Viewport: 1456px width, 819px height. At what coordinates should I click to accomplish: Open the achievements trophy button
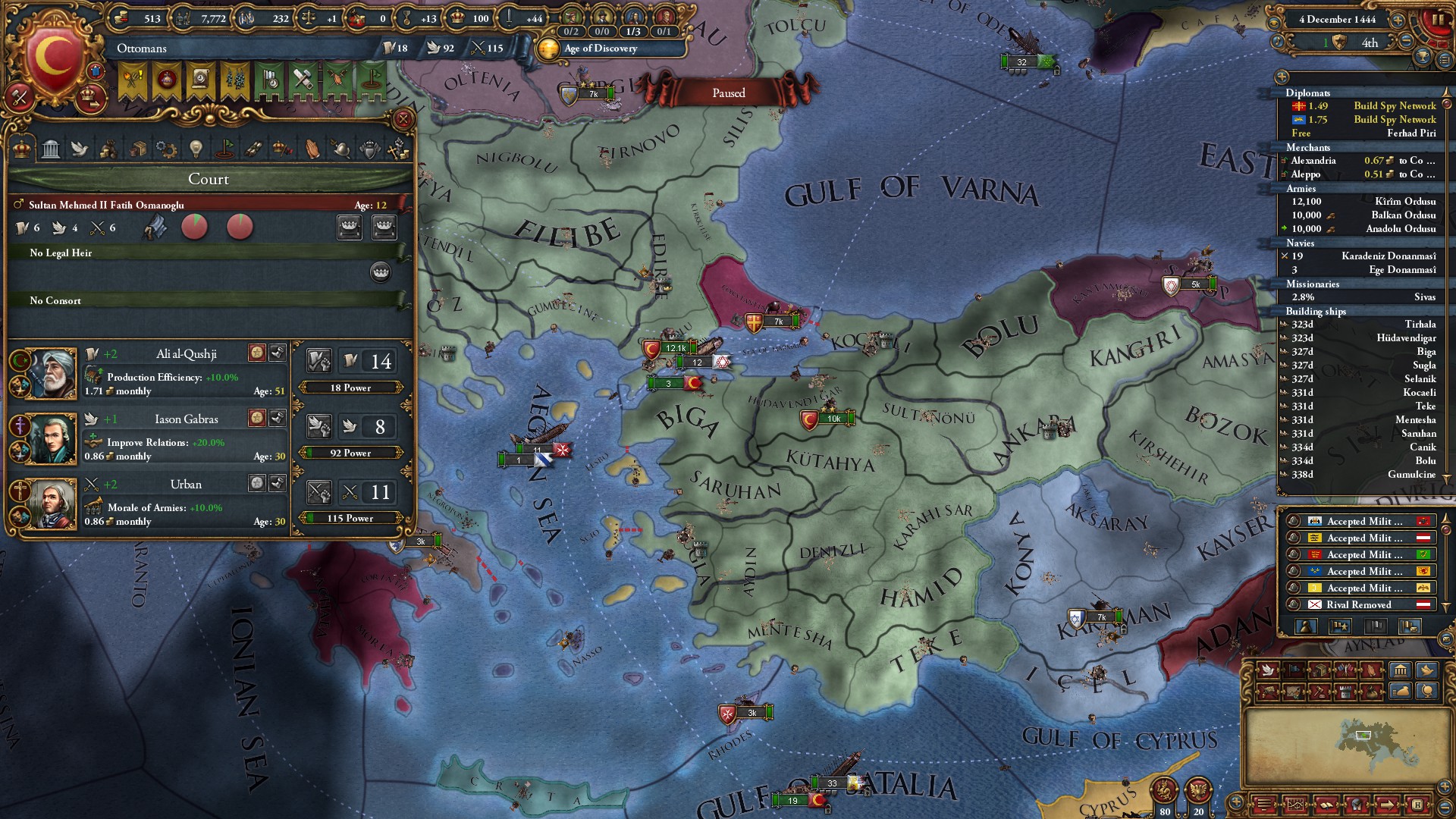point(1423,56)
